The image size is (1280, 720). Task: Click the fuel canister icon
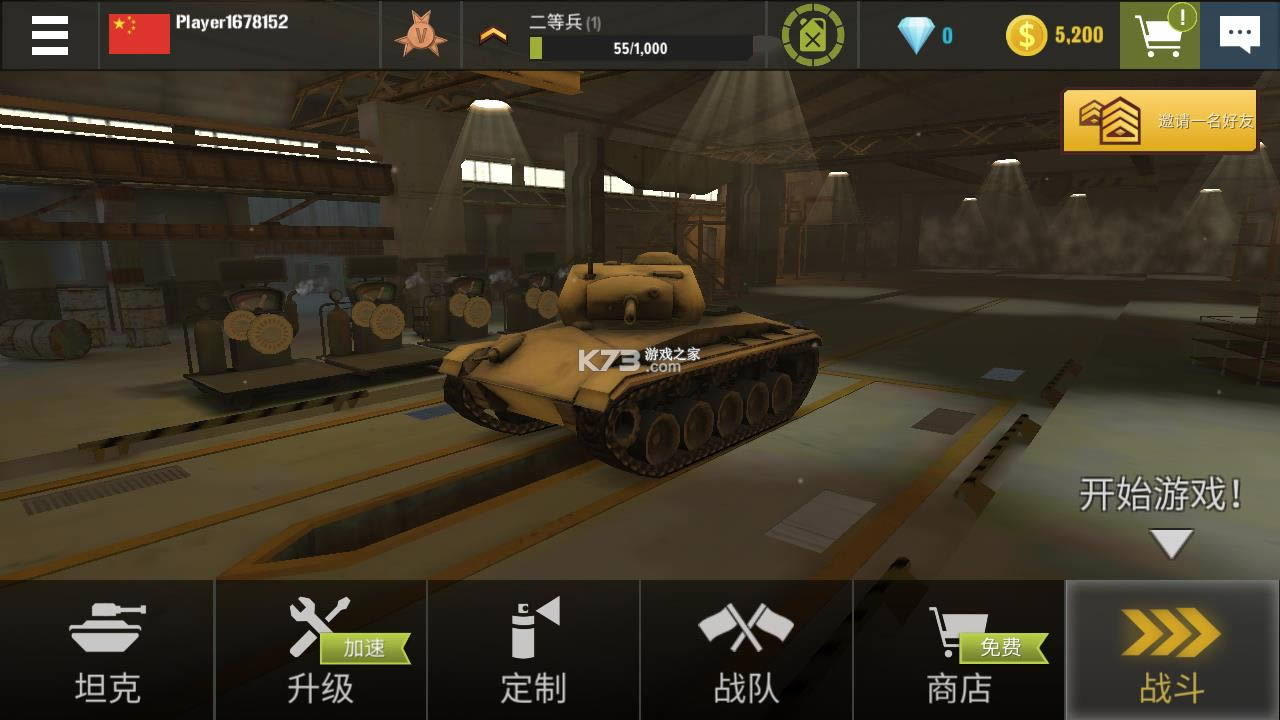coord(811,33)
